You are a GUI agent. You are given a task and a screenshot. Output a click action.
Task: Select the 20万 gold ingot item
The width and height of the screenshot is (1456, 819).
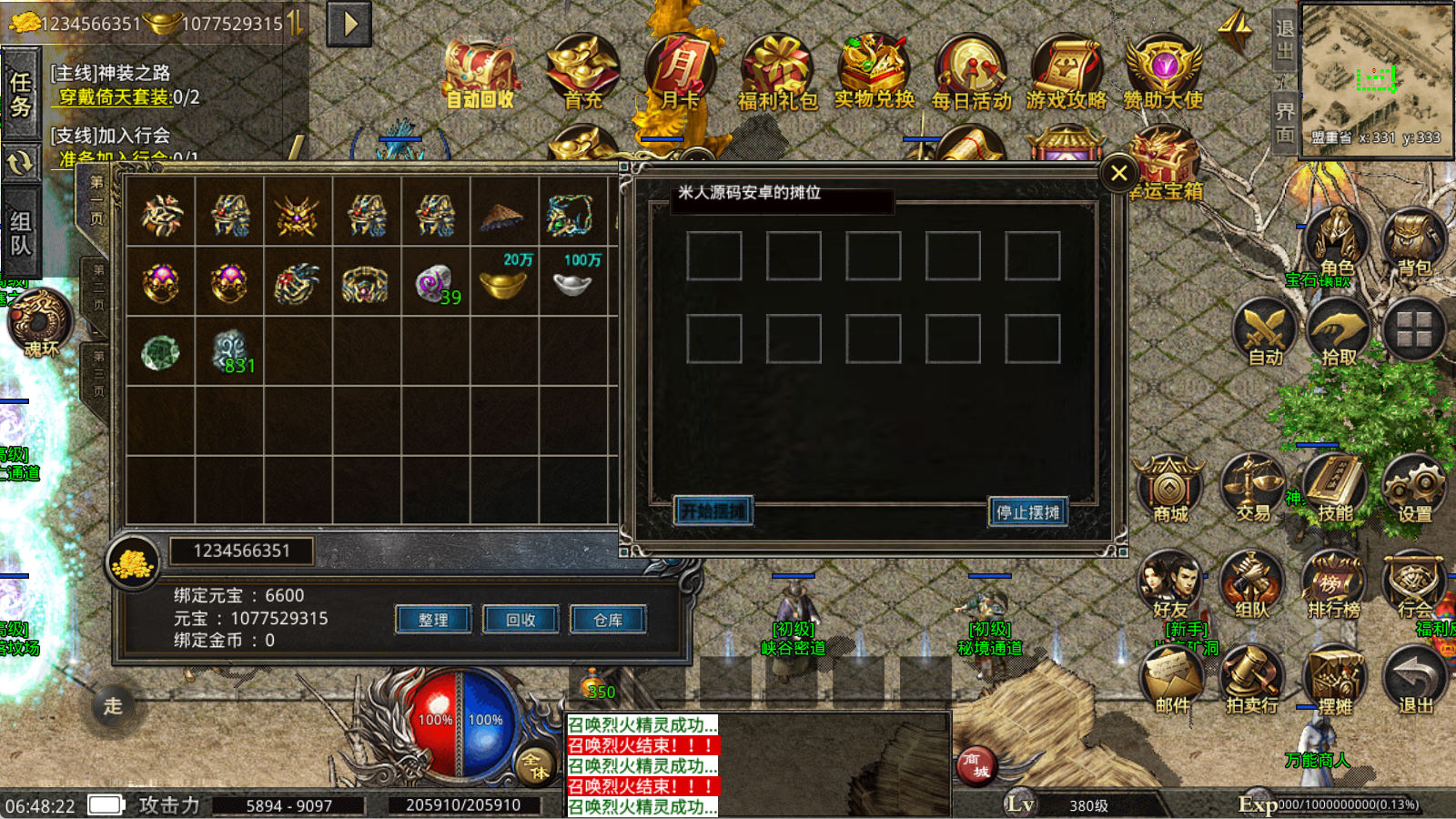(504, 282)
